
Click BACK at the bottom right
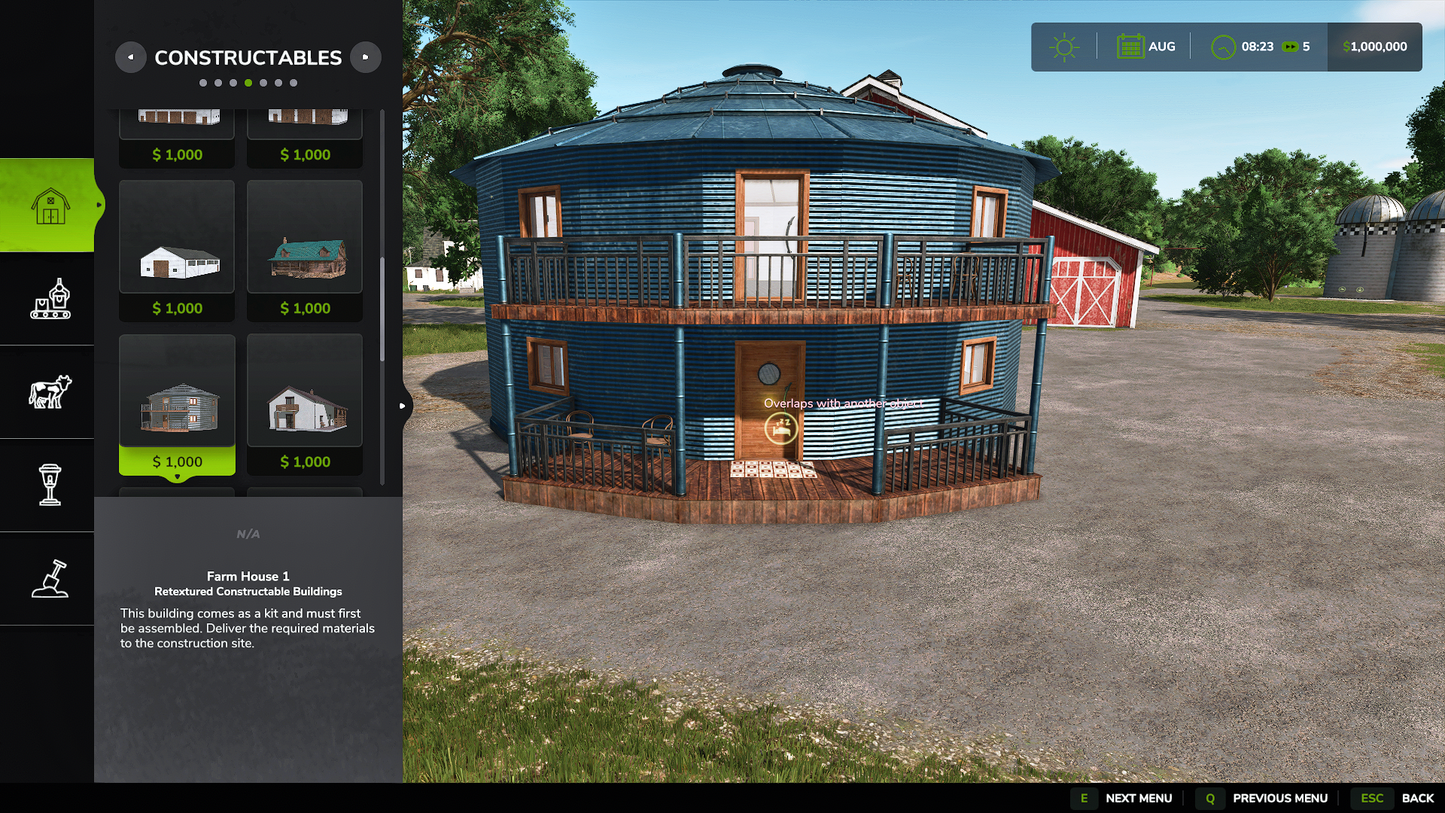tap(1418, 798)
